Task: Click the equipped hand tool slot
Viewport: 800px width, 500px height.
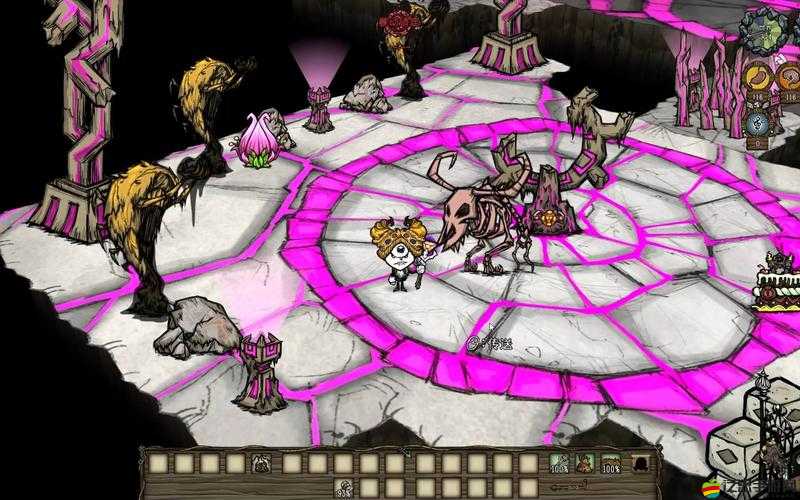Action: pyautogui.click(x=559, y=463)
